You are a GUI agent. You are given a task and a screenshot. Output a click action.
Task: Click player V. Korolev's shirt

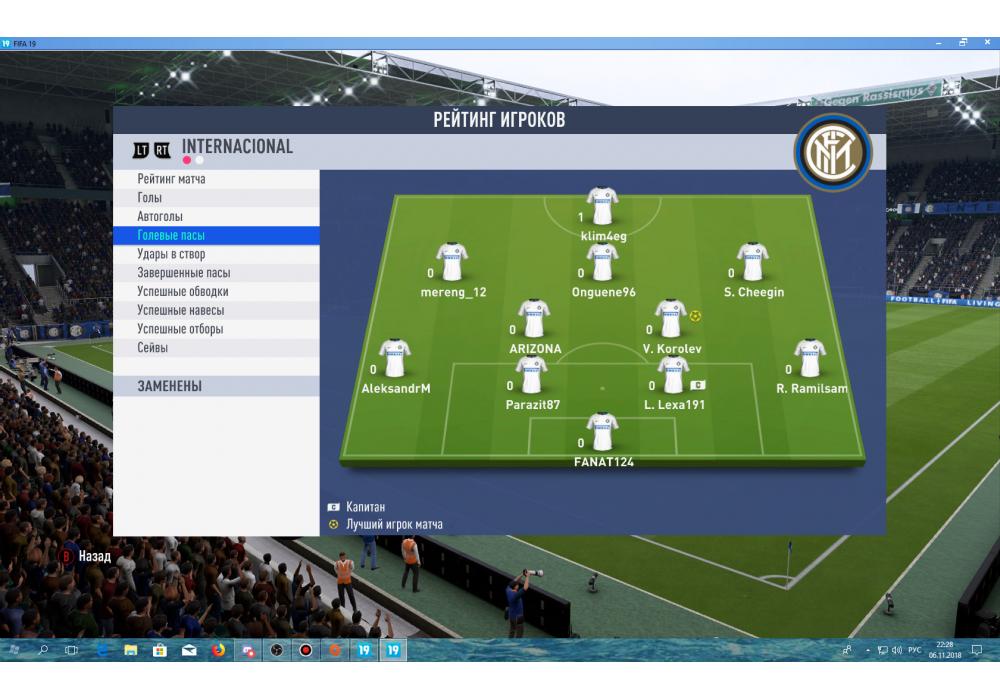(x=670, y=318)
